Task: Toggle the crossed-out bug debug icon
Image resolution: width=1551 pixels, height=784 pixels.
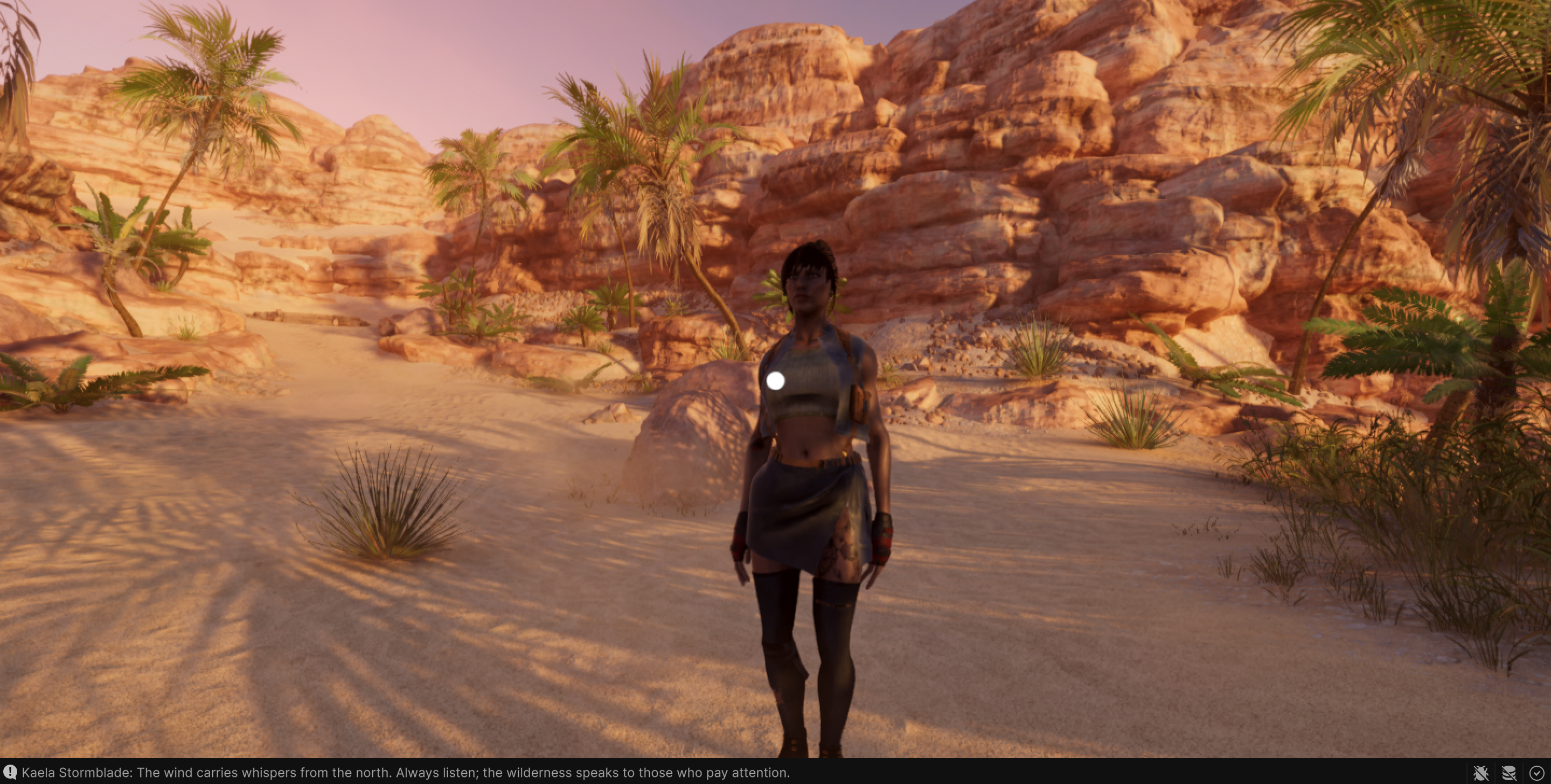Action: [1481, 773]
